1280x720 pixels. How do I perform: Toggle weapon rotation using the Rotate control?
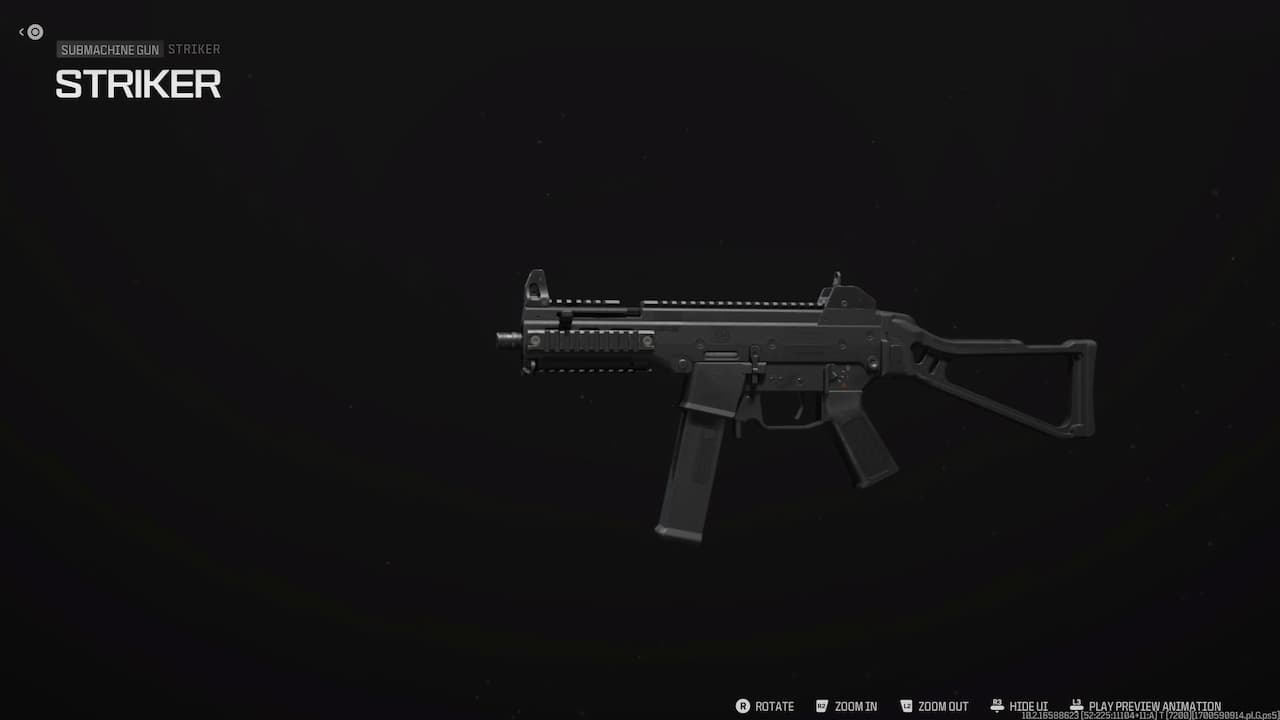click(773, 705)
